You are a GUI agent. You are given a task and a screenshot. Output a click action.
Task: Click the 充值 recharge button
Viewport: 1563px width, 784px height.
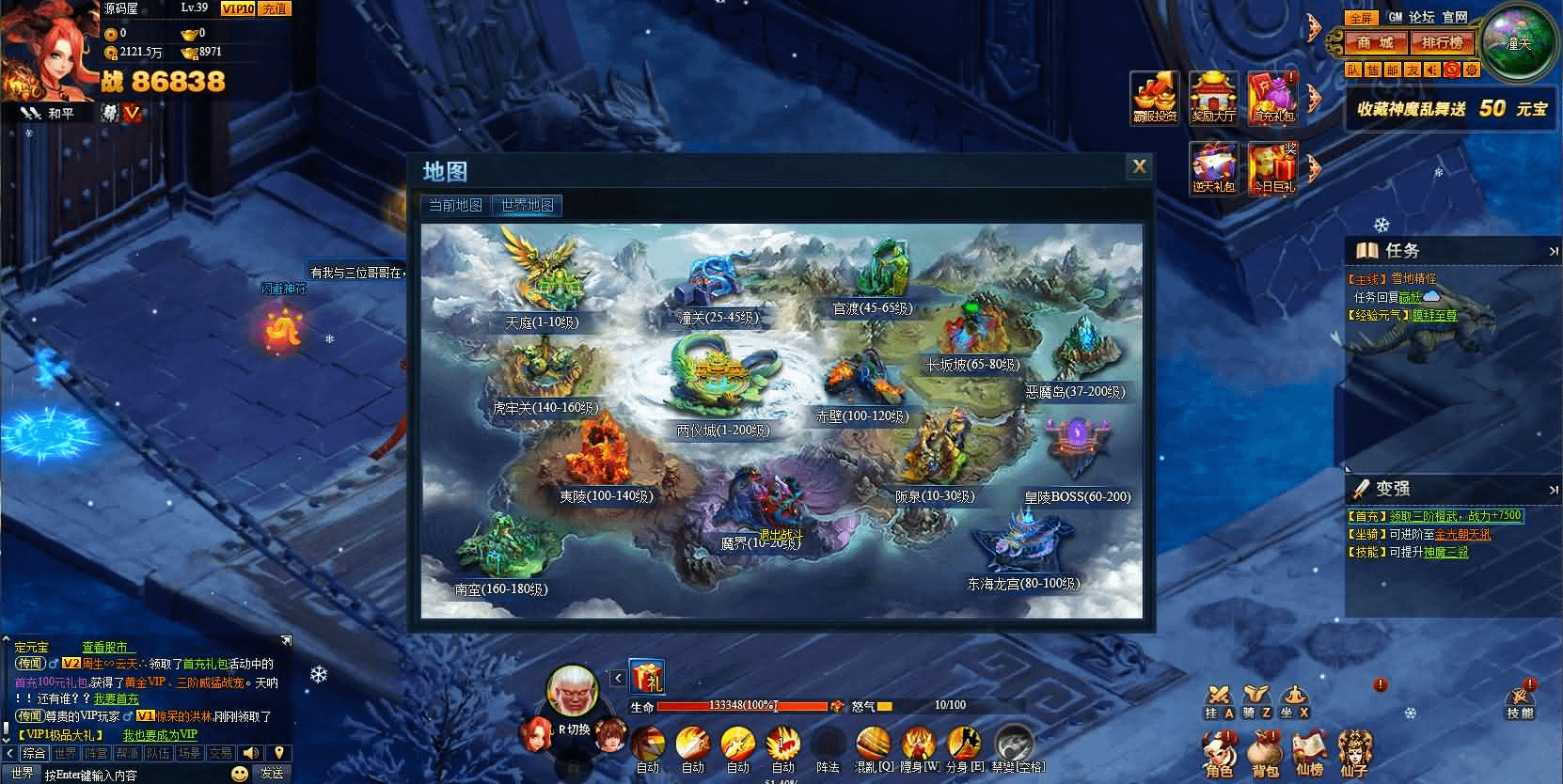coord(275,8)
